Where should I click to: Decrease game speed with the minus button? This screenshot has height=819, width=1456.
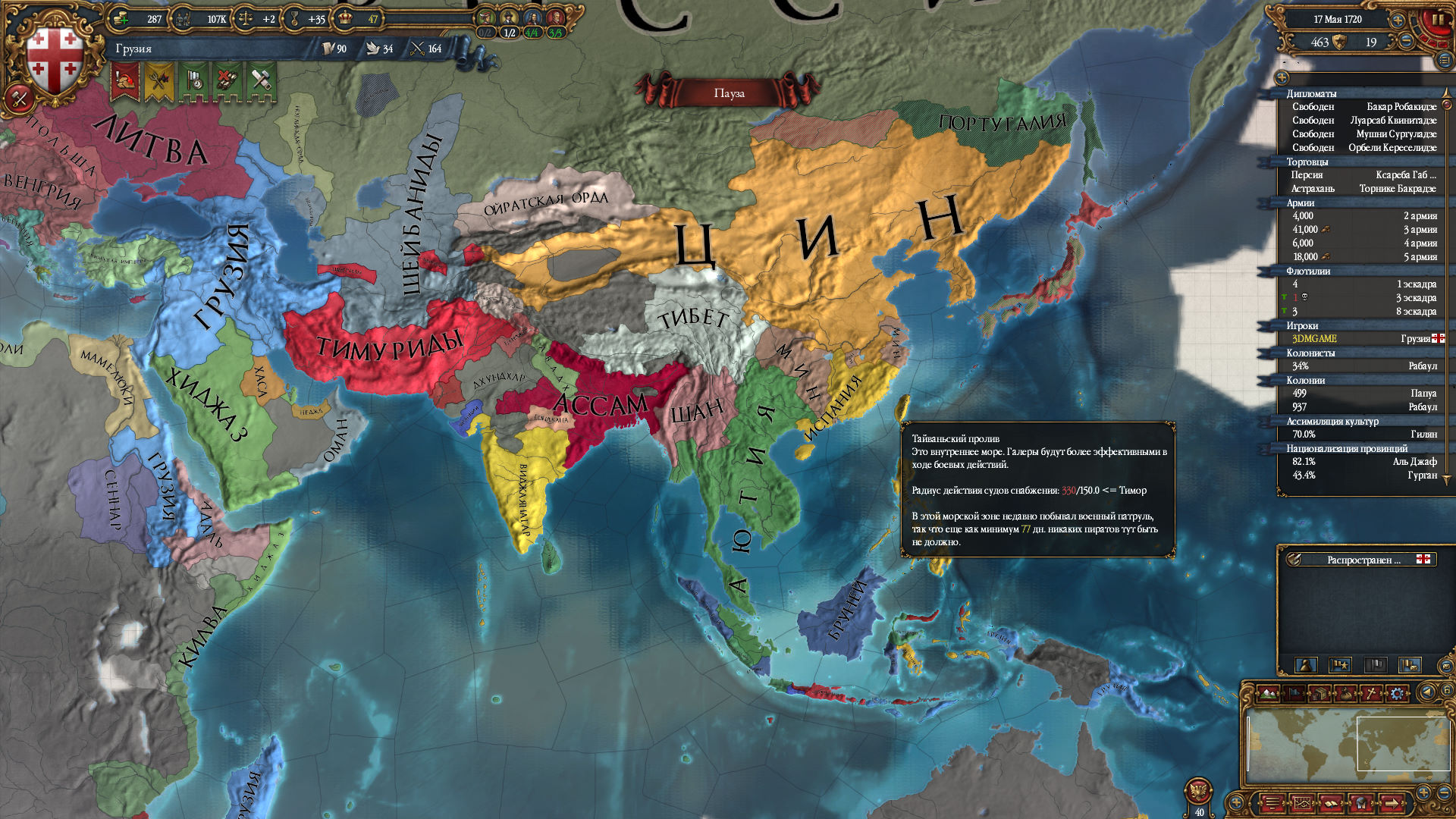[1405, 42]
